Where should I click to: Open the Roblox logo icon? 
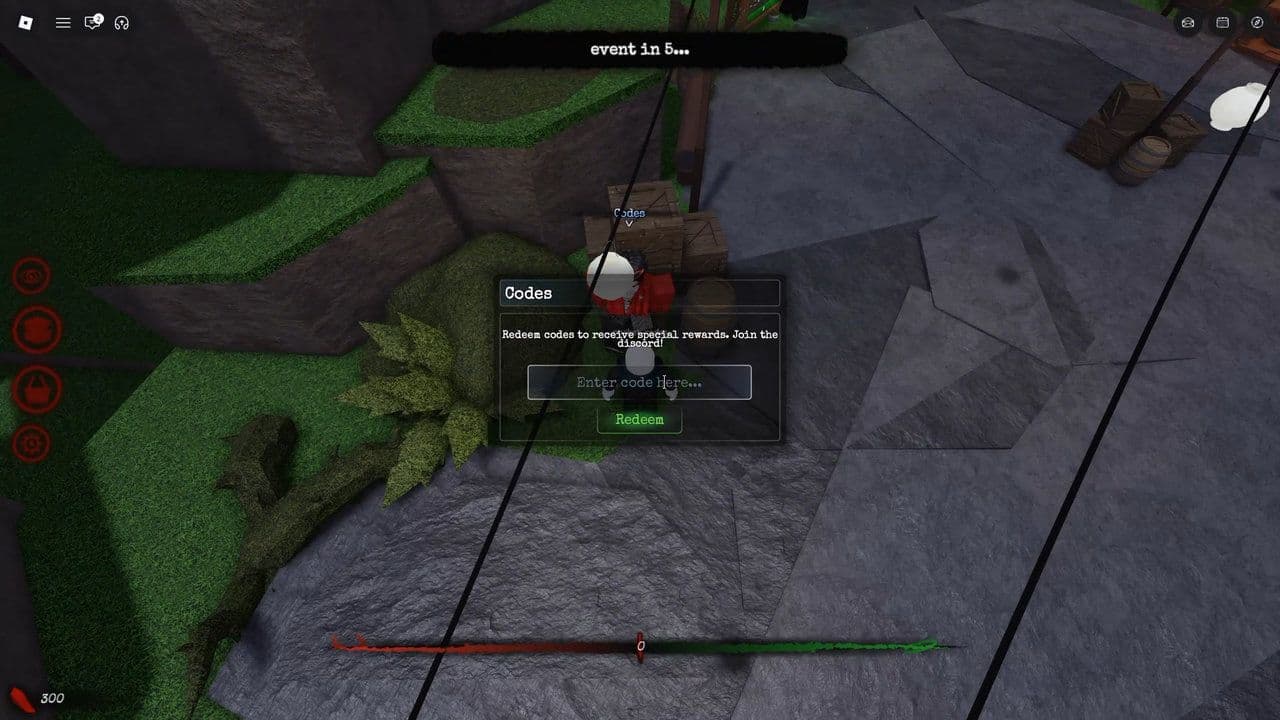[x=24, y=22]
